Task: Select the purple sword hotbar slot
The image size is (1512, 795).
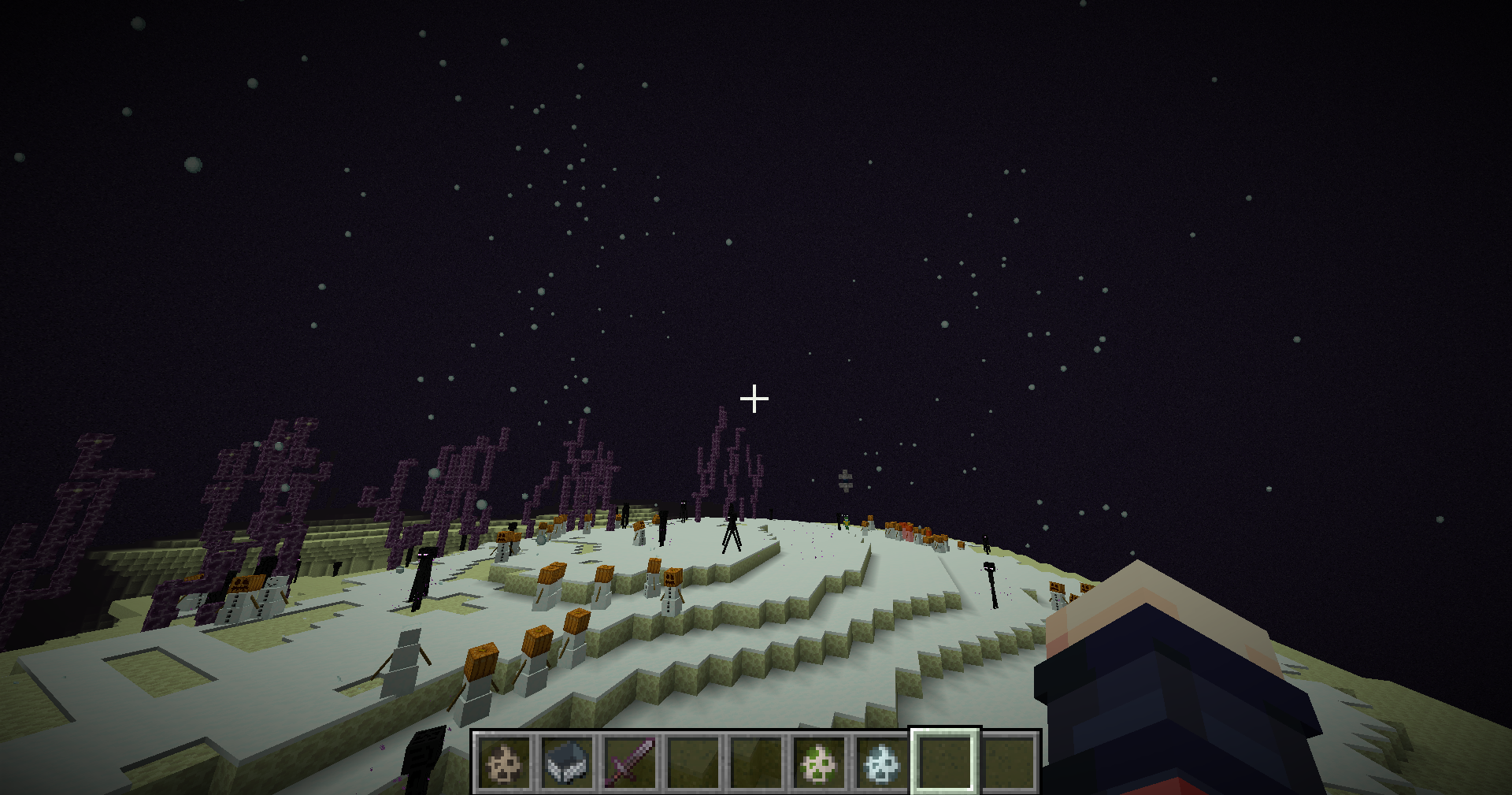Action: 630,763
